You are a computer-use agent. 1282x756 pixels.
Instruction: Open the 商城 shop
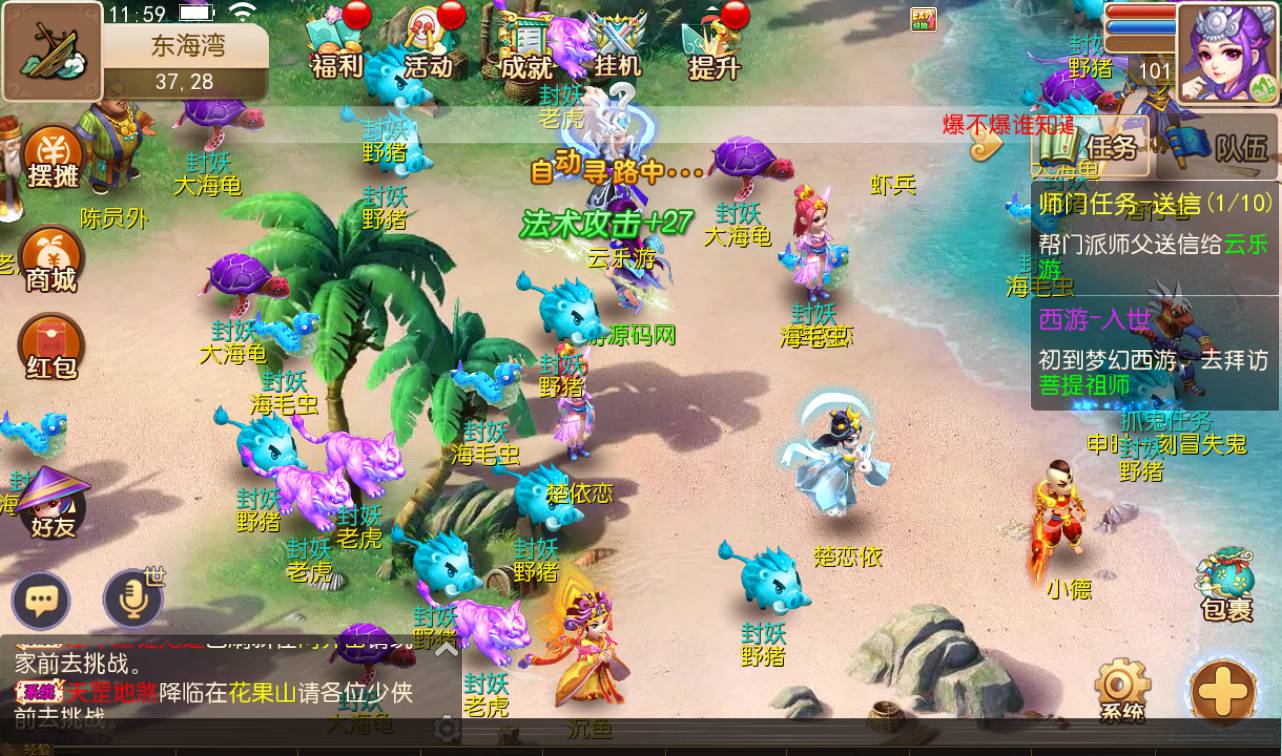coord(52,260)
